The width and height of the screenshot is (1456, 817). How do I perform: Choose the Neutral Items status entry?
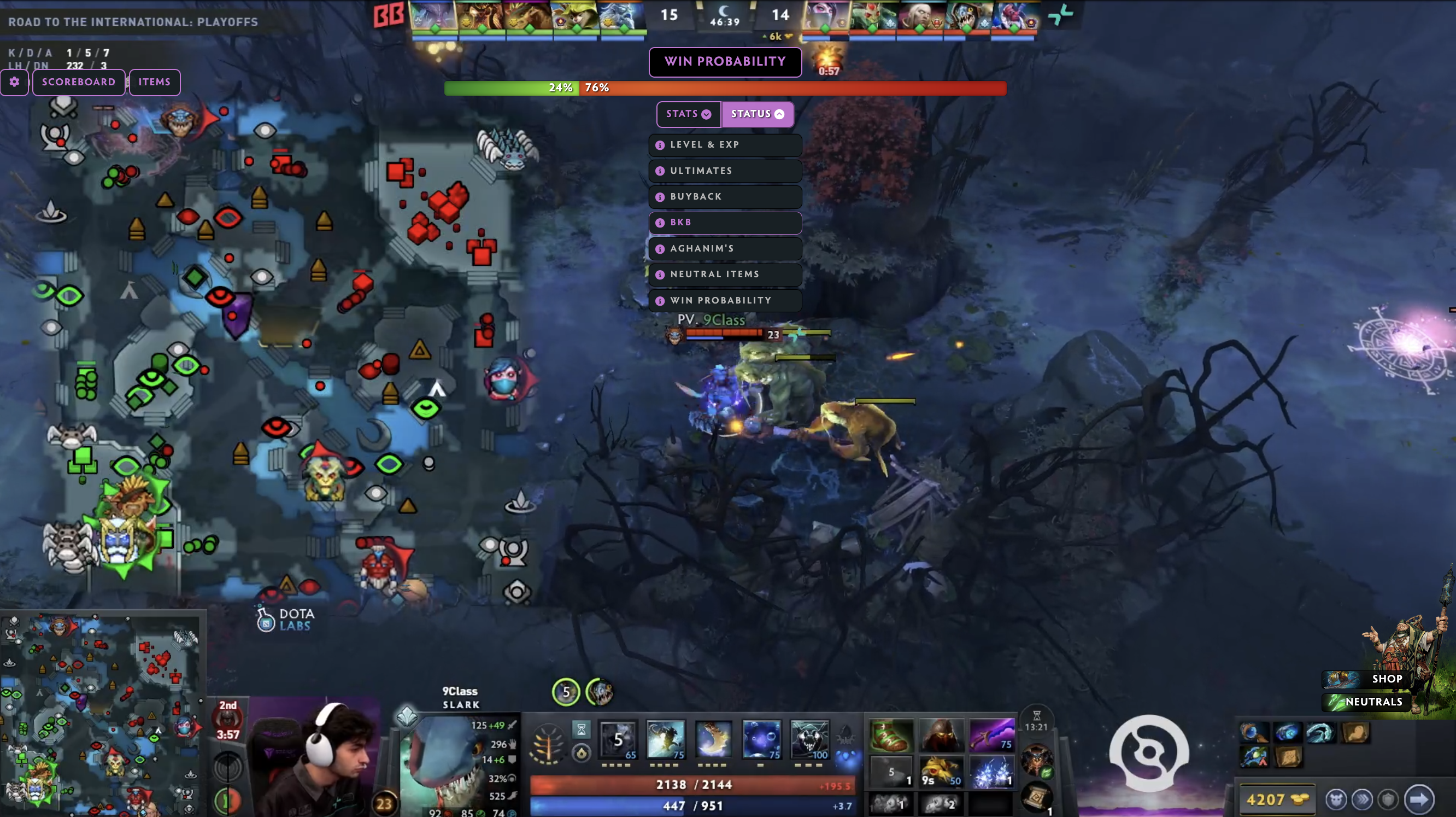[x=725, y=274]
